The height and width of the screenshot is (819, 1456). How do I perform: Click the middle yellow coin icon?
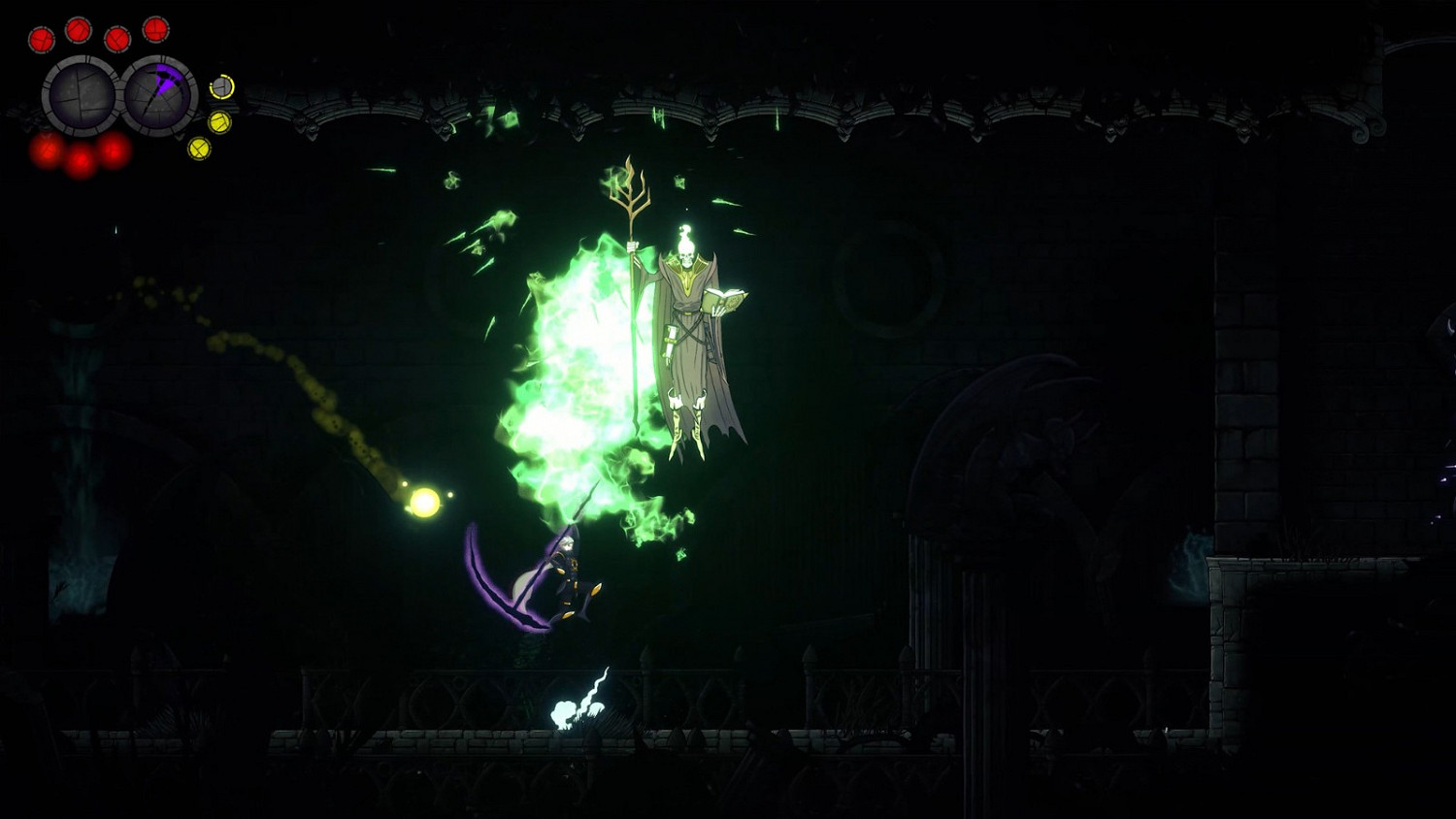[219, 121]
